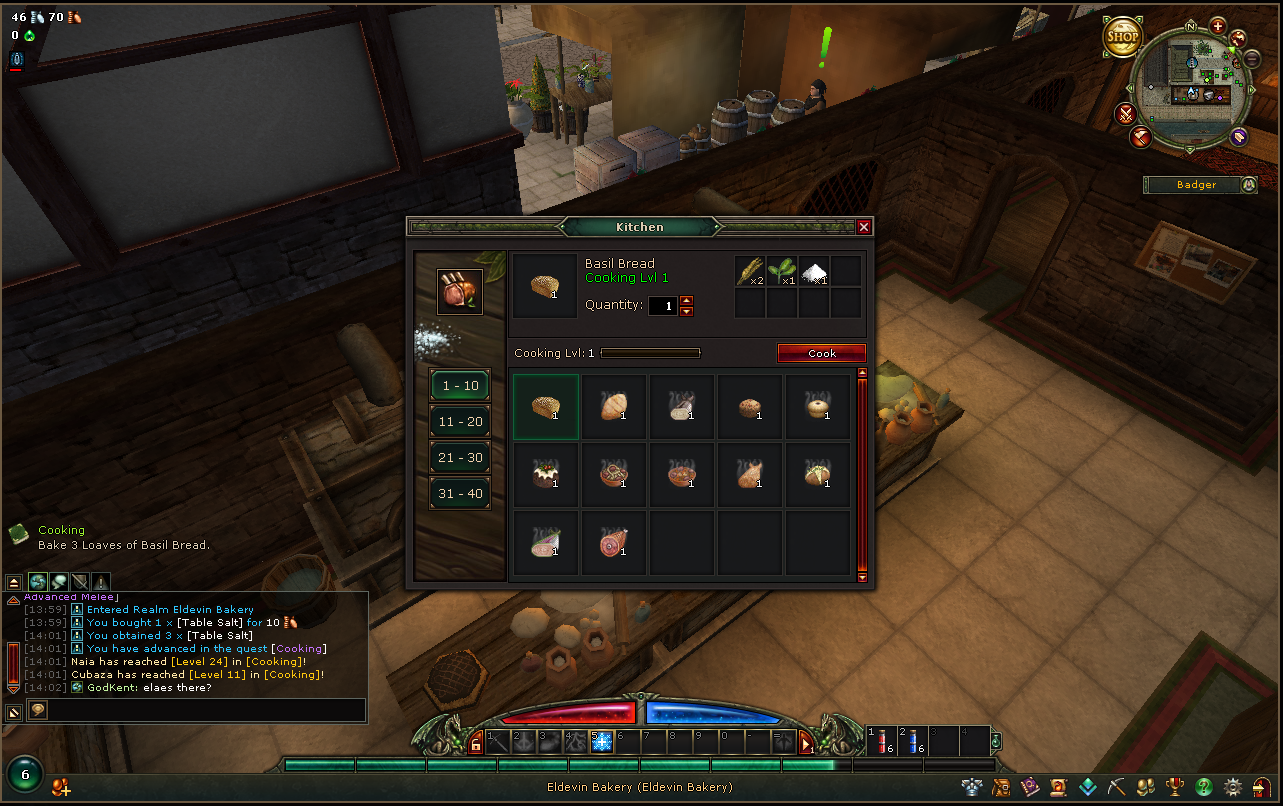Close the Kitchen window
This screenshot has height=806, width=1286.
[864, 227]
